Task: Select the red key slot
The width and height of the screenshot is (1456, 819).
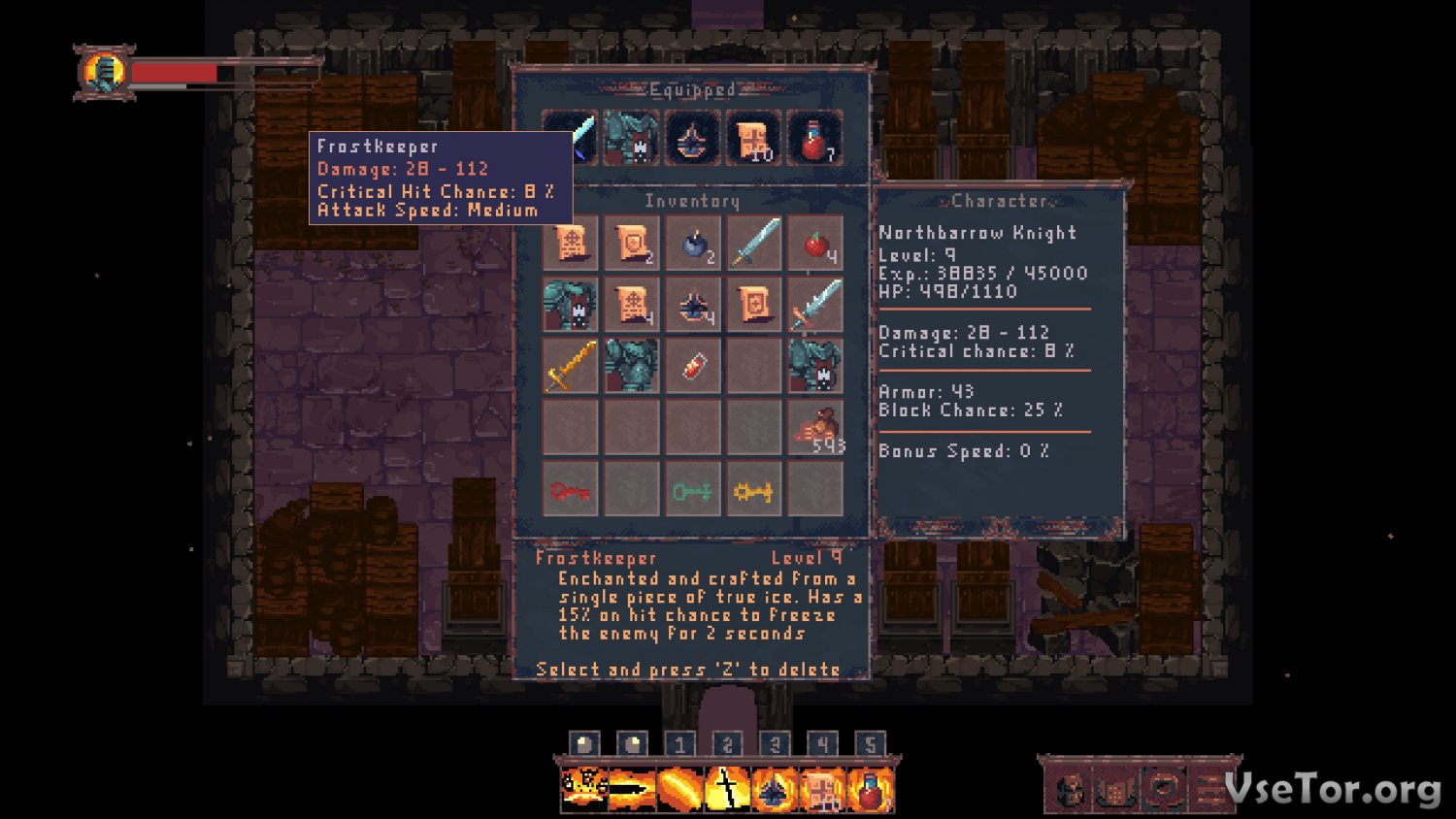Action: click(570, 490)
